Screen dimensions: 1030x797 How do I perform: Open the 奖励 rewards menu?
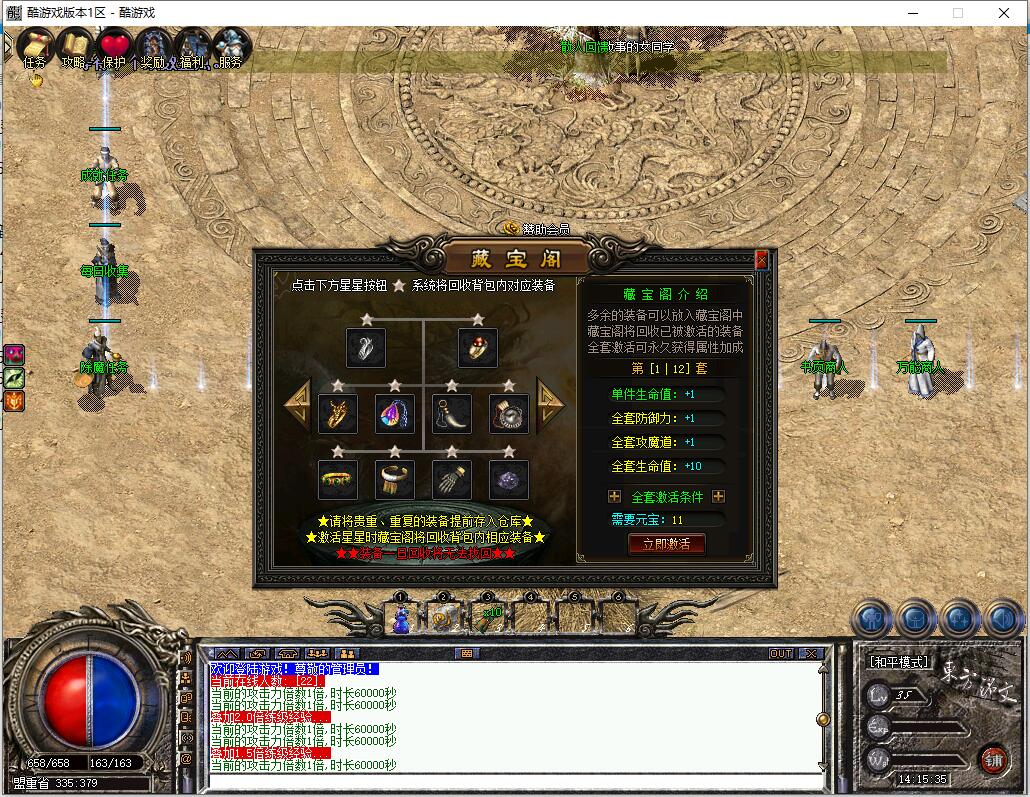154,47
